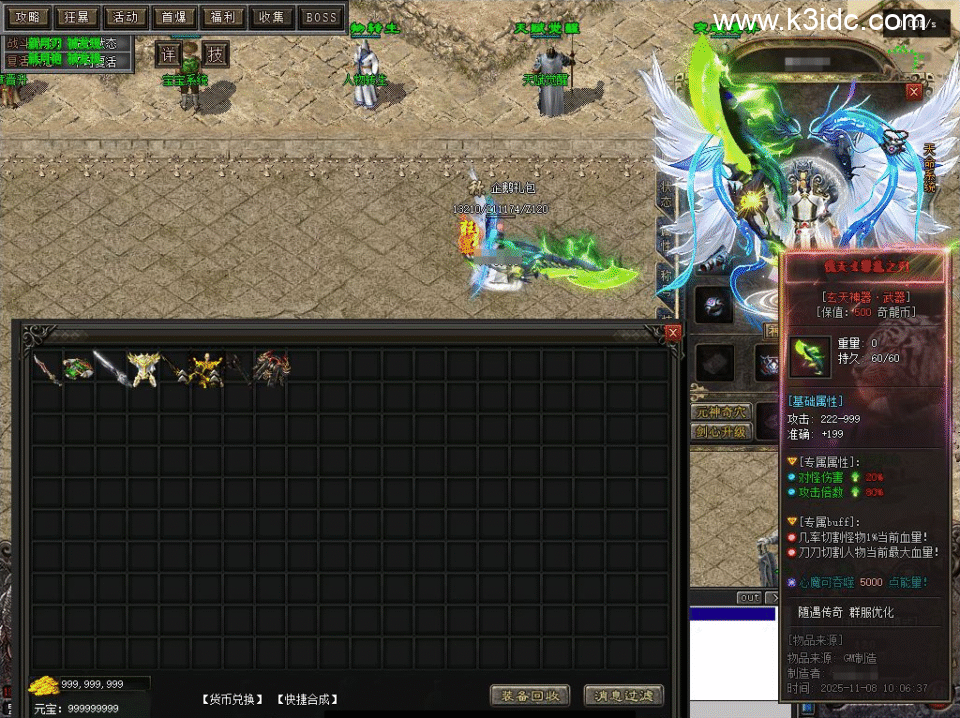Click the 元神奇穴 button
Viewport: 960px width, 718px height.
pos(719,412)
